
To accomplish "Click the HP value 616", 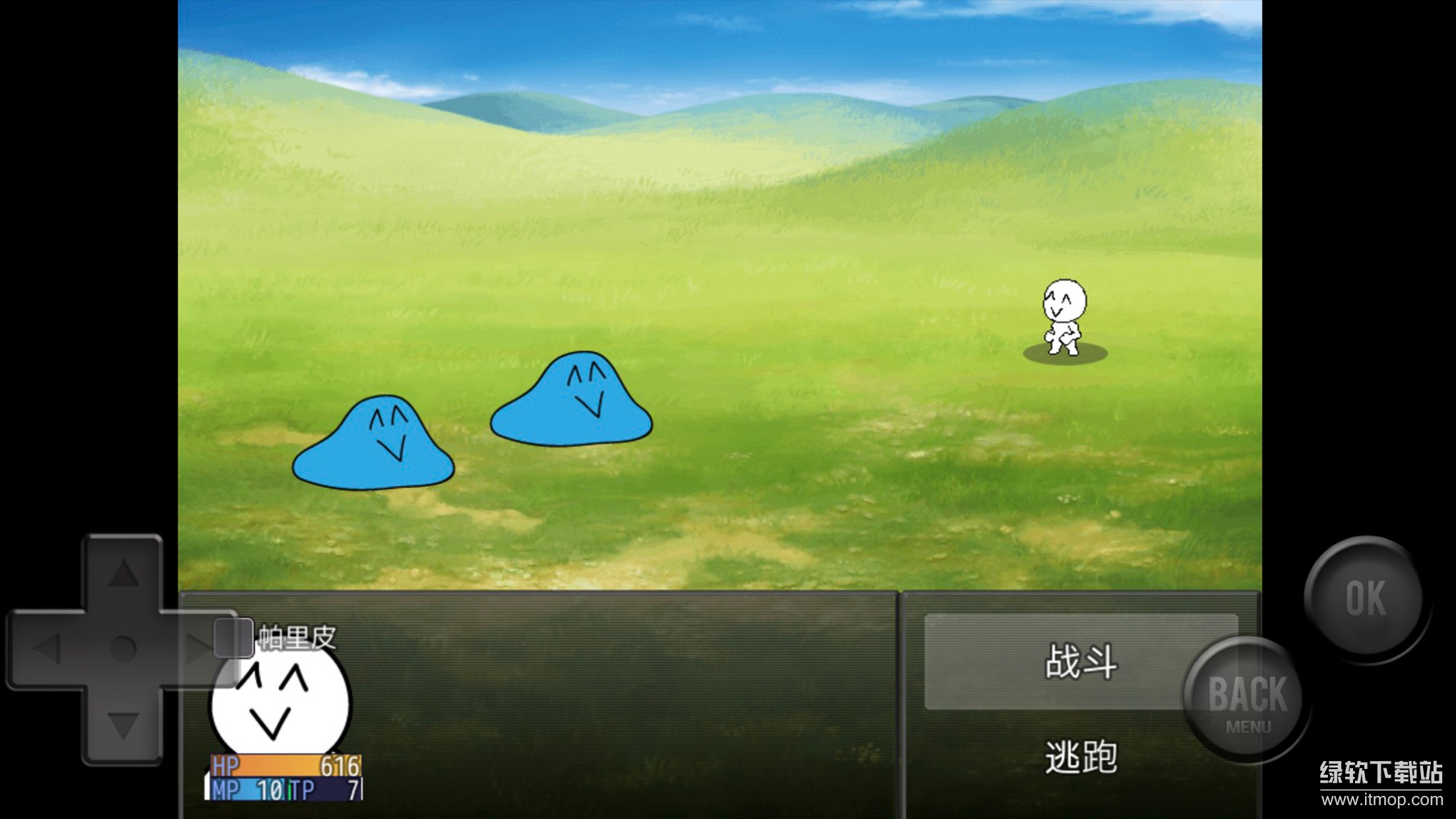I will coord(340,766).
